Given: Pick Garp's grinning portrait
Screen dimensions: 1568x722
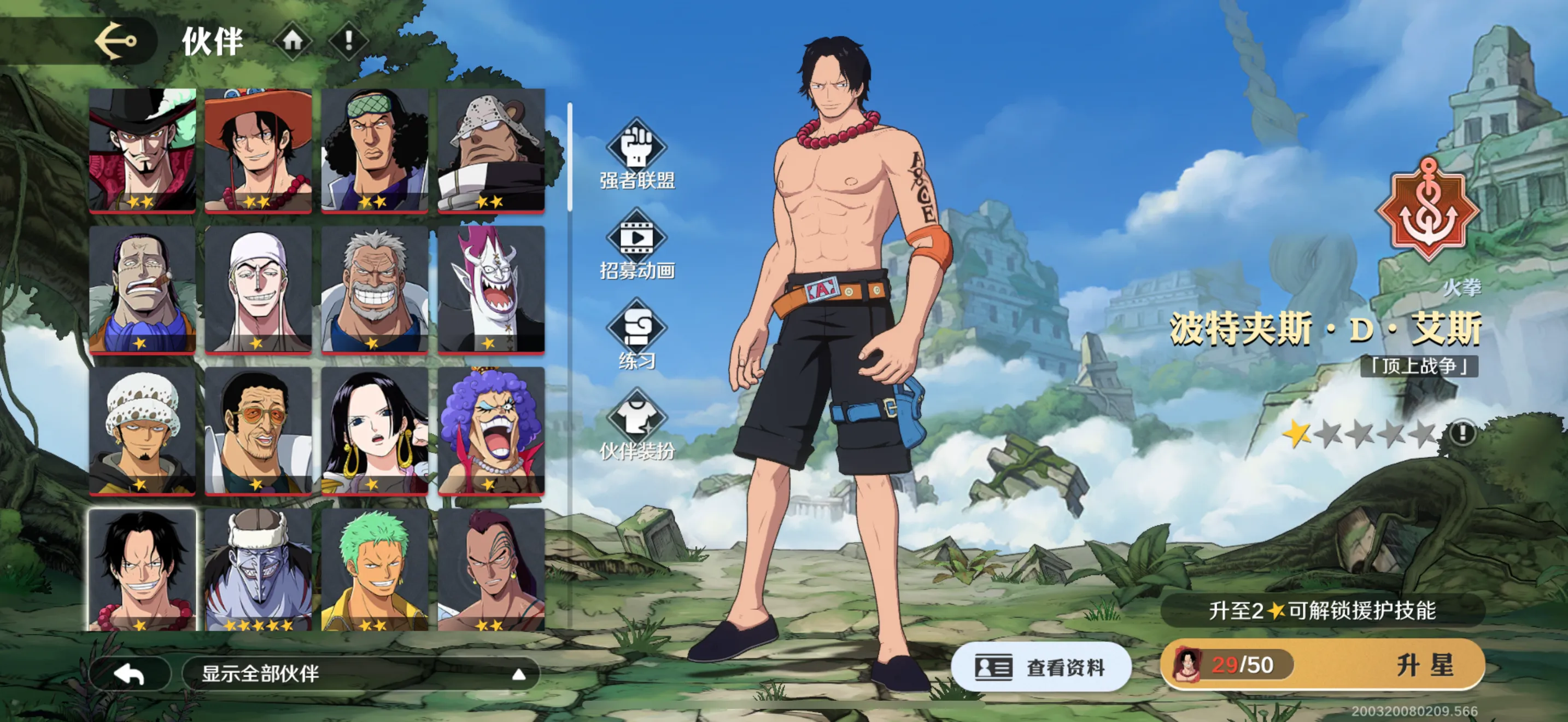Looking at the screenshot, I should [x=375, y=289].
